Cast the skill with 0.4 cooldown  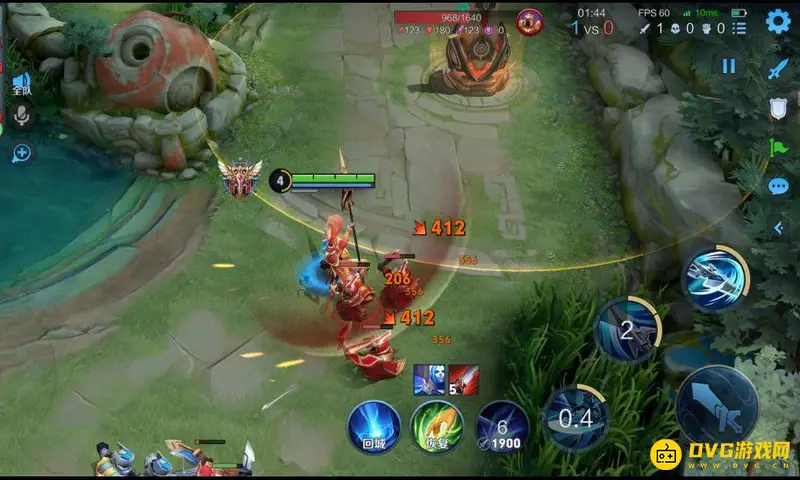[576, 418]
